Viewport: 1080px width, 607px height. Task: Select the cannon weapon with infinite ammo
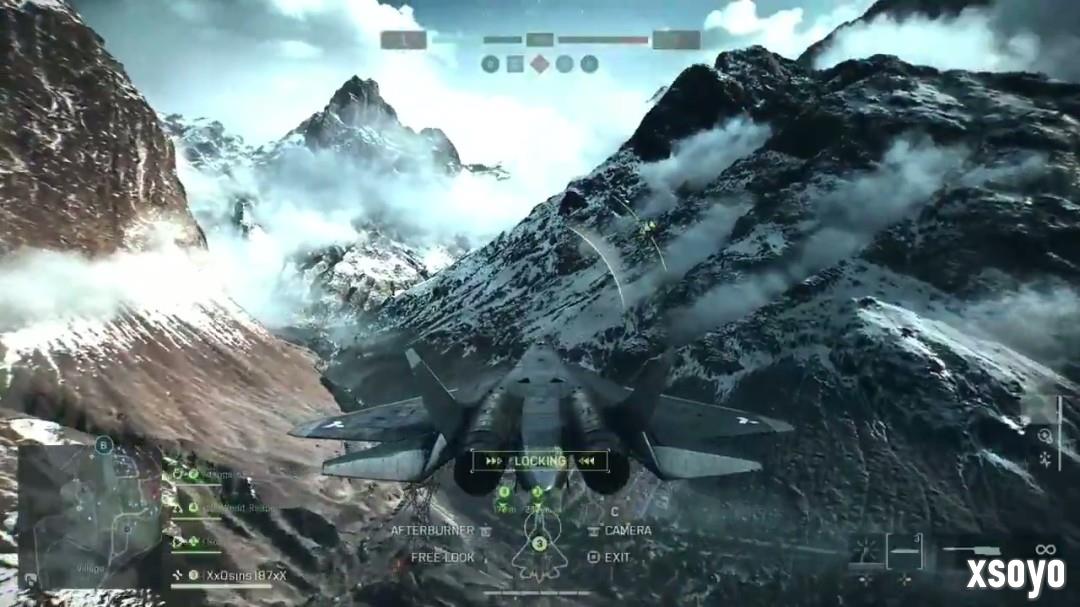[975, 550]
